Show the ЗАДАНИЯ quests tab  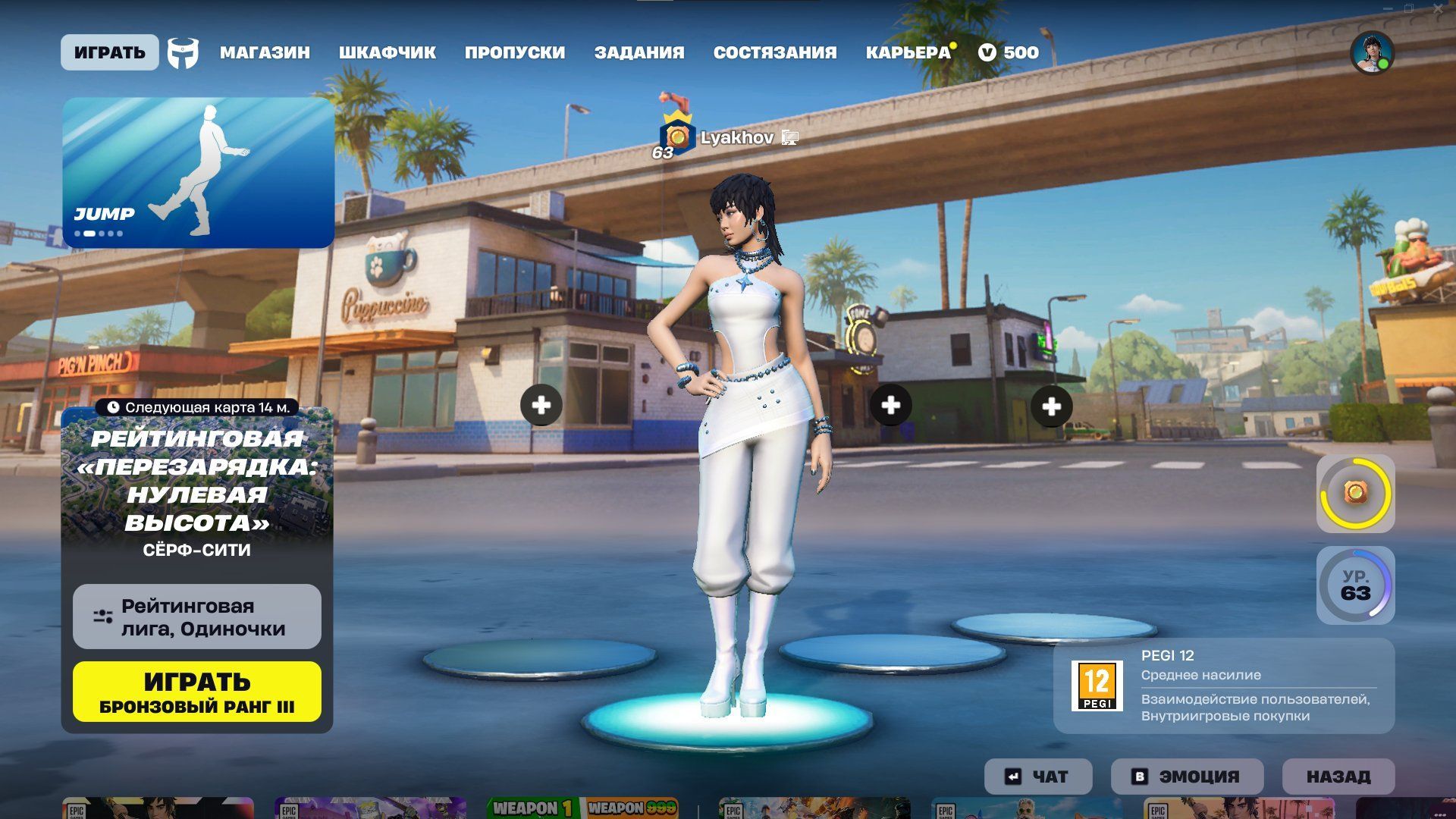(639, 52)
